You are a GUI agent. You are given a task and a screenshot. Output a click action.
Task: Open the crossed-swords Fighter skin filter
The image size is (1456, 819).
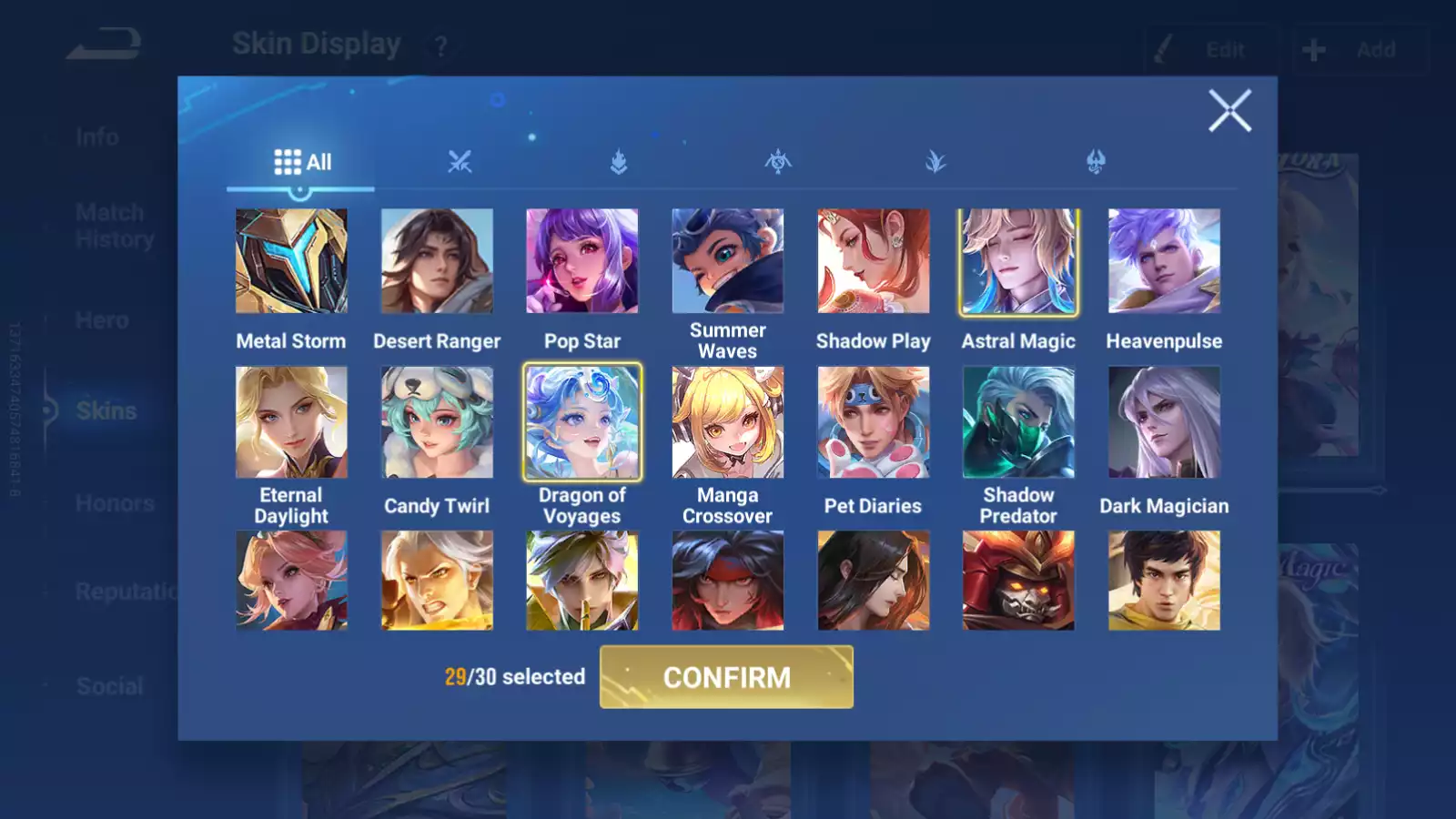click(462, 161)
